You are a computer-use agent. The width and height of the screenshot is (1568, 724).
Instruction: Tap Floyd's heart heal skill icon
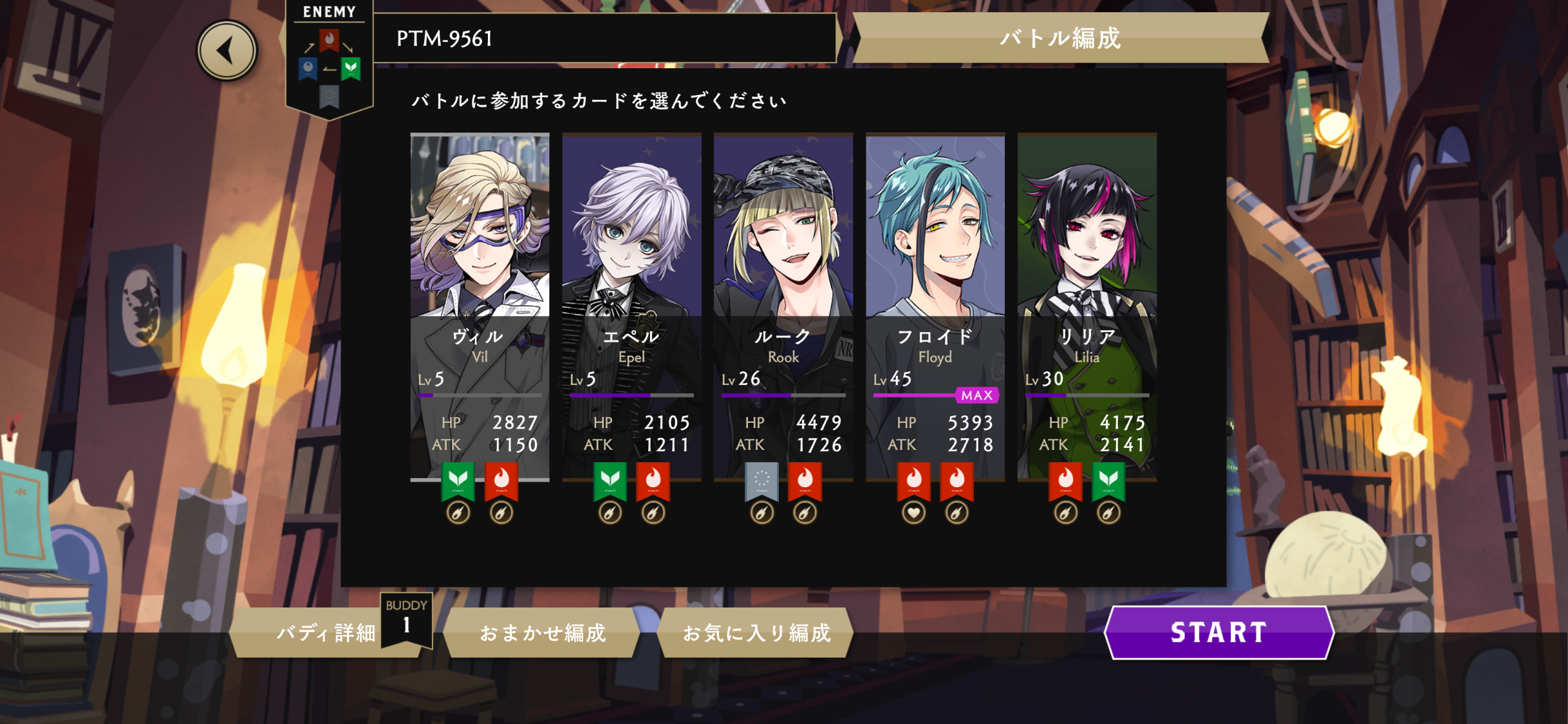pyautogui.click(x=913, y=513)
